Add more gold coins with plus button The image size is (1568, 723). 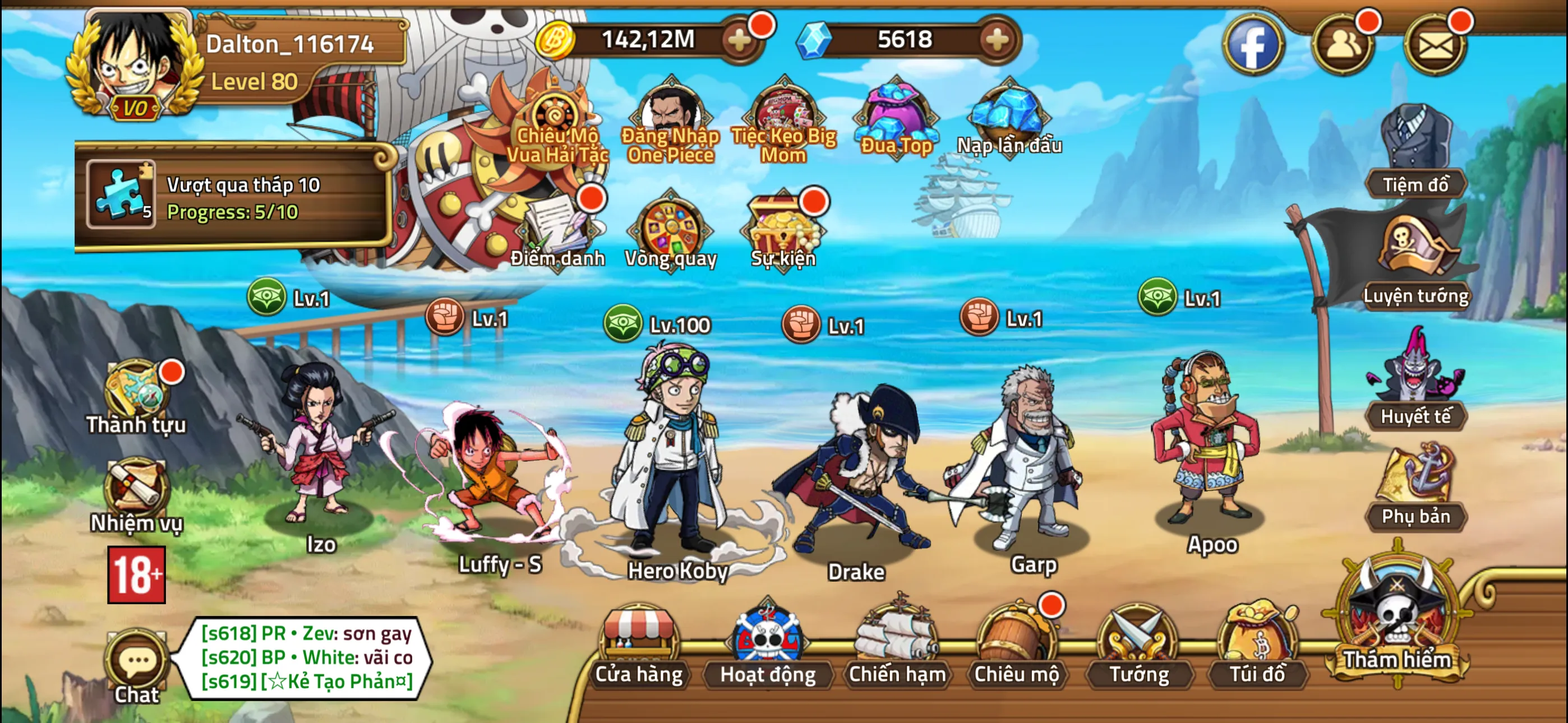click(x=740, y=40)
